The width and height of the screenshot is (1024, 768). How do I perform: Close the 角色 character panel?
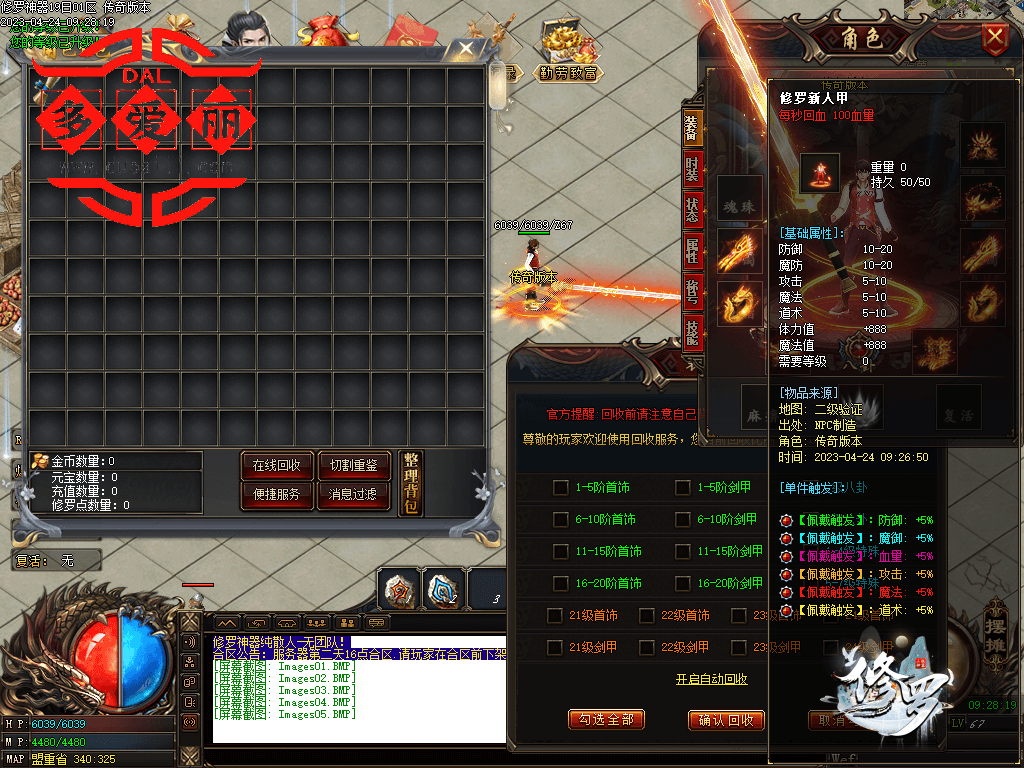(994, 39)
